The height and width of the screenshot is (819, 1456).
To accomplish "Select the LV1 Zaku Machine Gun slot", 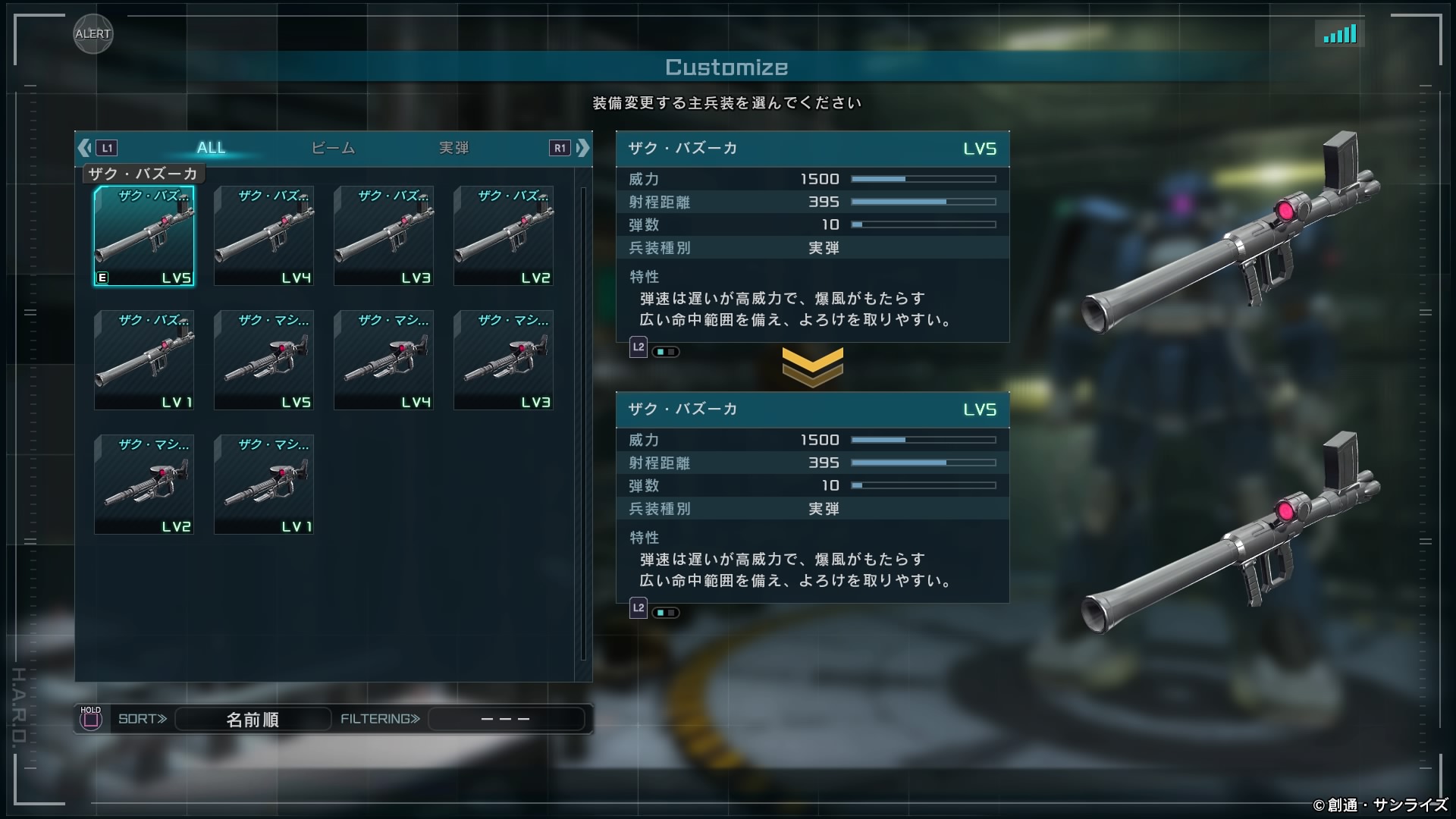I will click(x=264, y=485).
